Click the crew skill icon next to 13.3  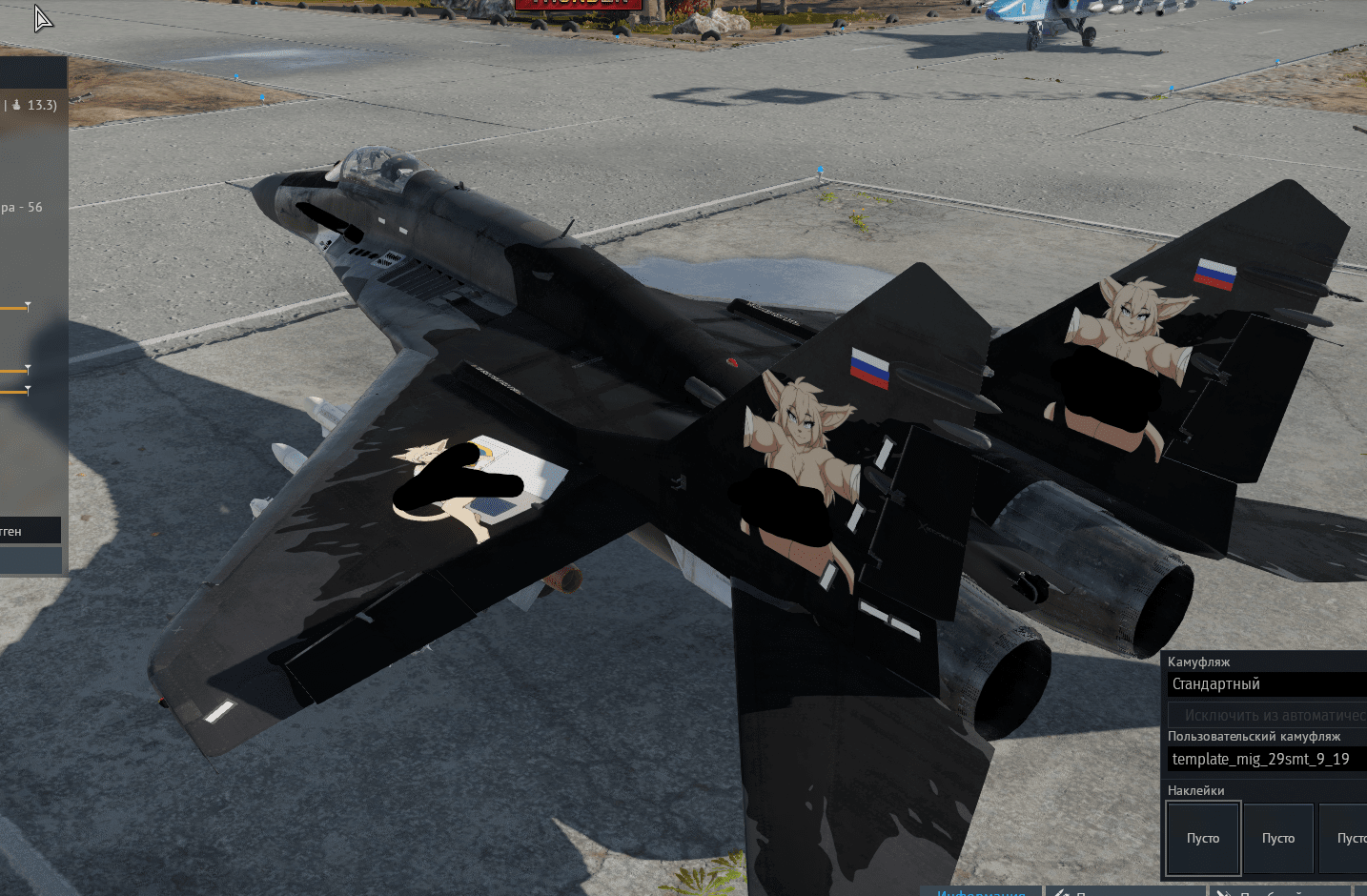click(x=16, y=106)
